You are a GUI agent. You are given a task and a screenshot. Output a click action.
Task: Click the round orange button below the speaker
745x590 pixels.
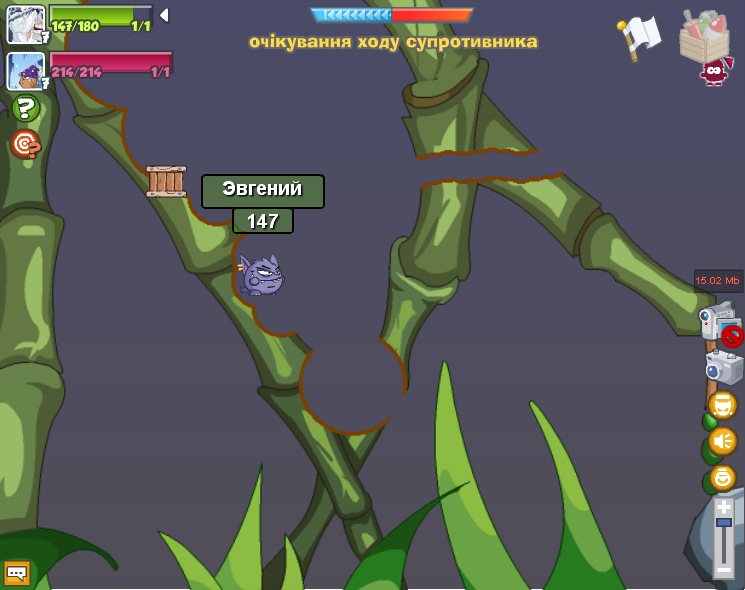coord(722,478)
